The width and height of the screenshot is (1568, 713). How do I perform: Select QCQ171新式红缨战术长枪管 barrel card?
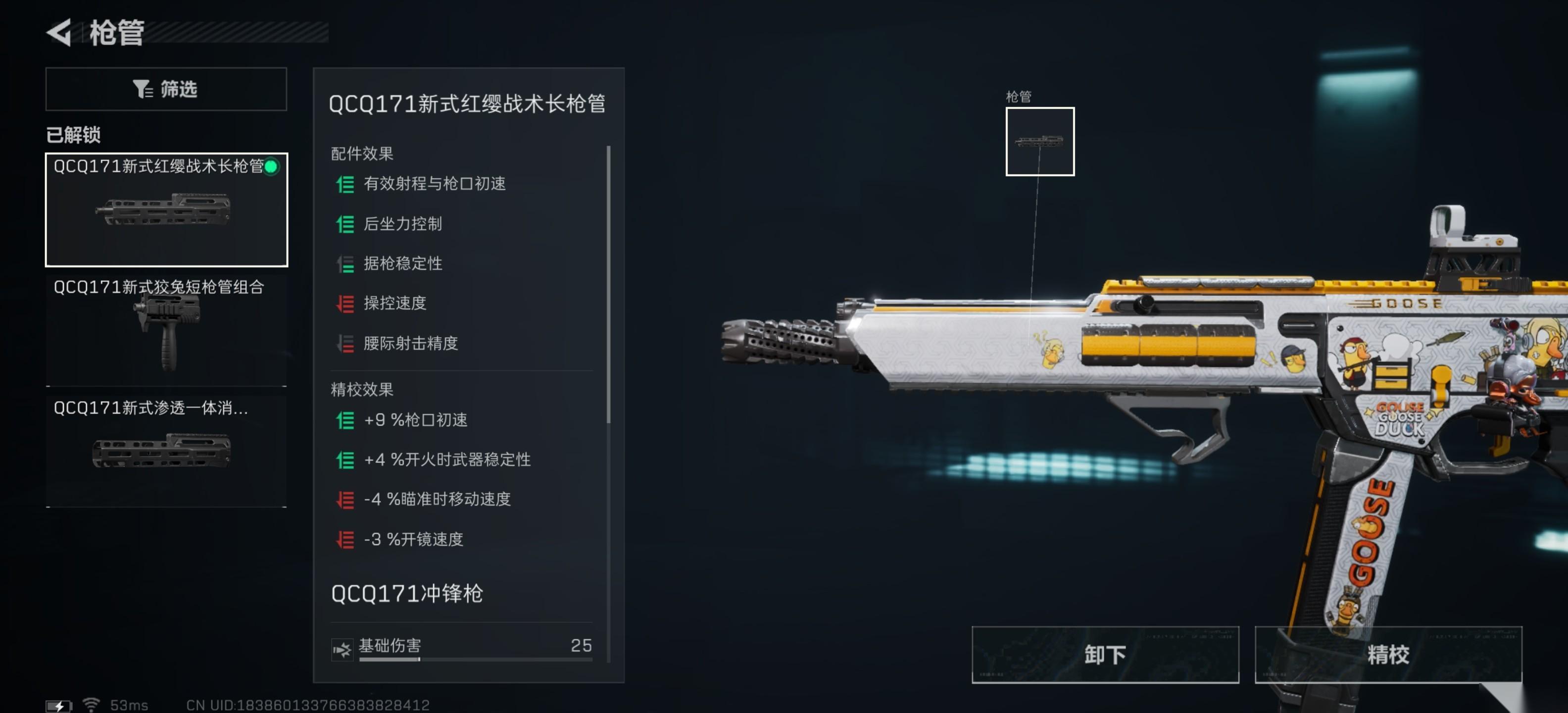(x=166, y=209)
